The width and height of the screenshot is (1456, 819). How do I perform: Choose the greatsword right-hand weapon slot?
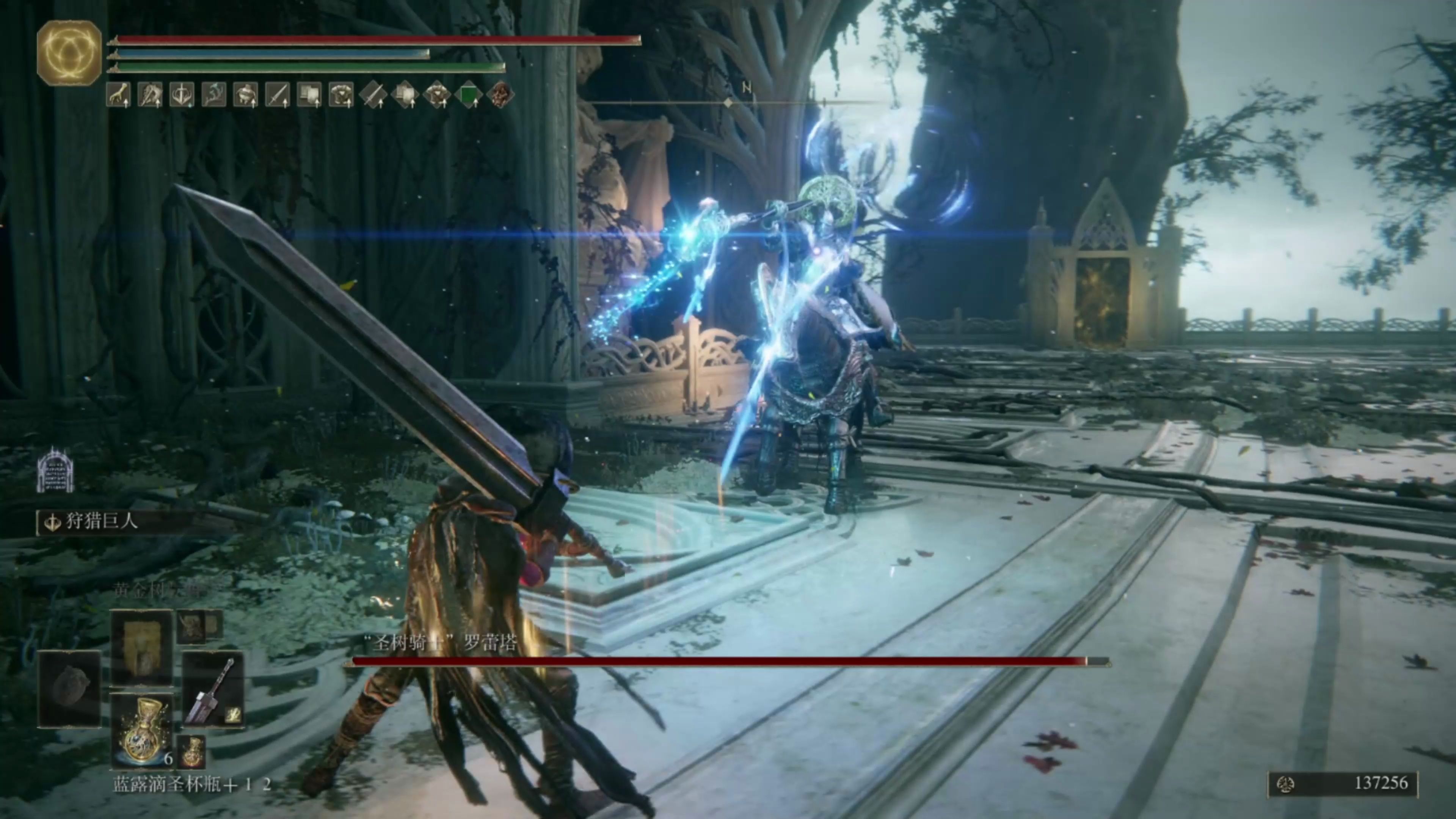[x=213, y=690]
